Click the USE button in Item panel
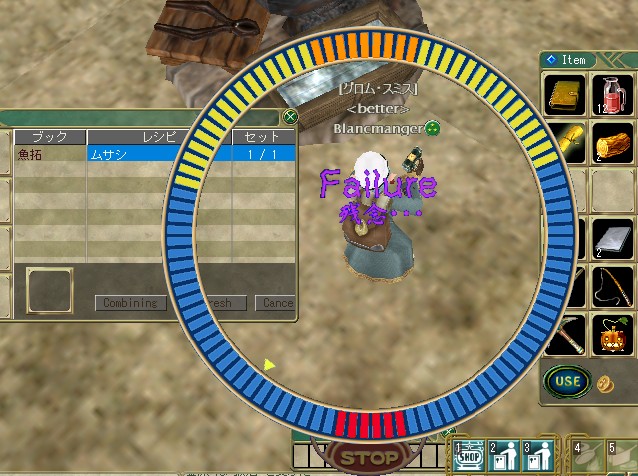 pos(567,381)
